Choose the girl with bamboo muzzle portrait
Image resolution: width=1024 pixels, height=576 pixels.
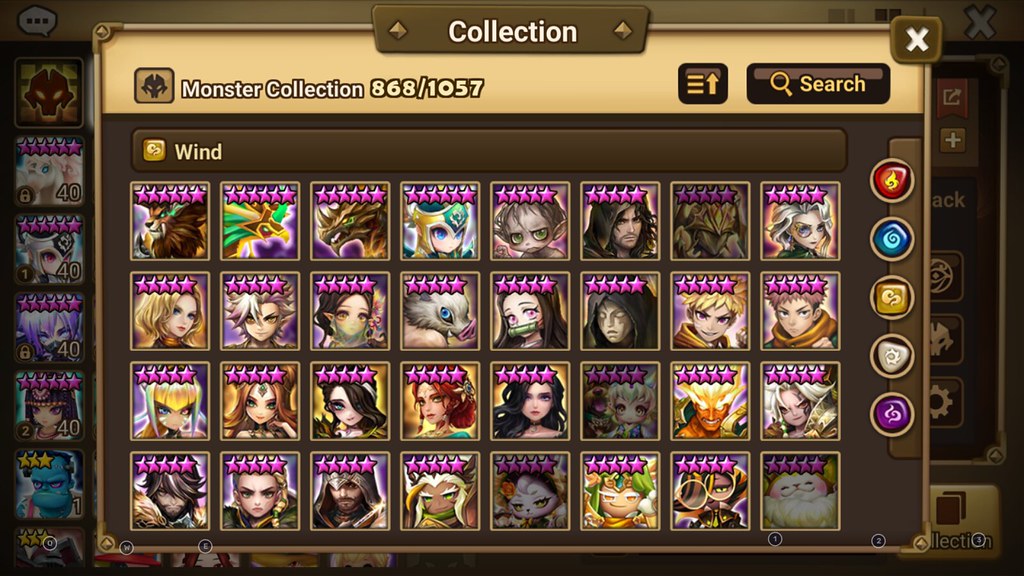pos(530,311)
